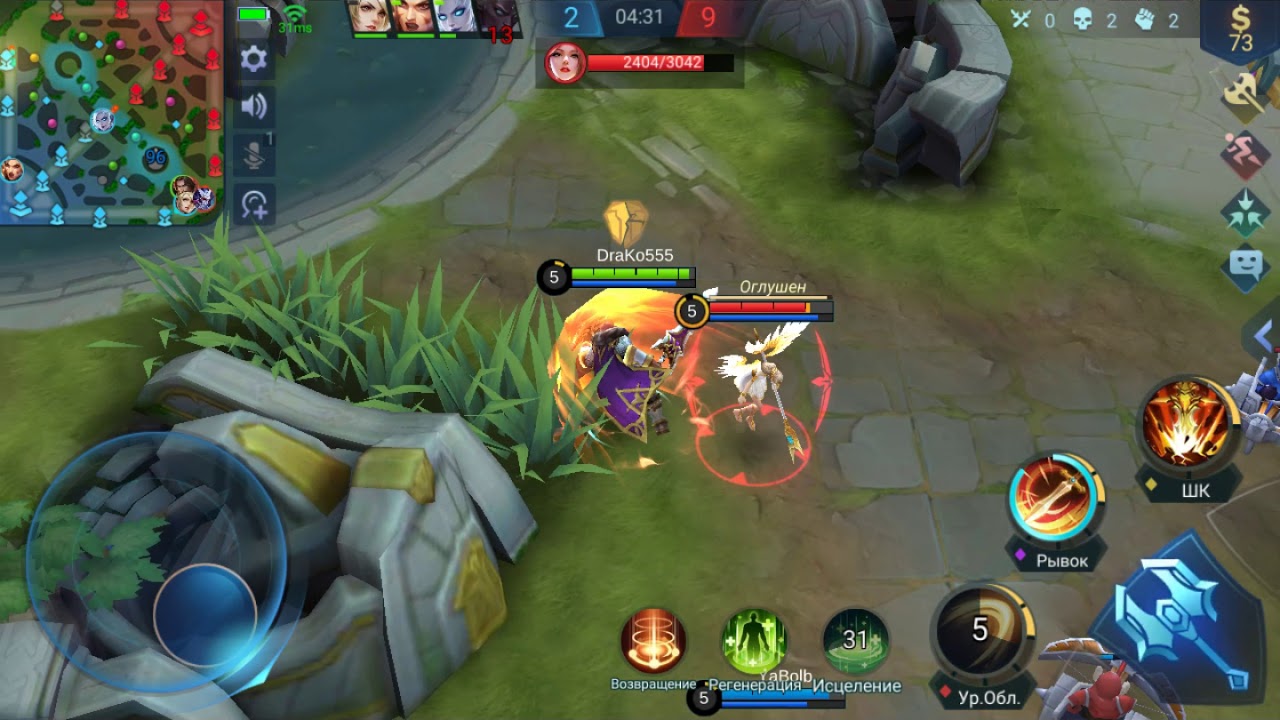Click the blonde ally hero portrait

369,17
